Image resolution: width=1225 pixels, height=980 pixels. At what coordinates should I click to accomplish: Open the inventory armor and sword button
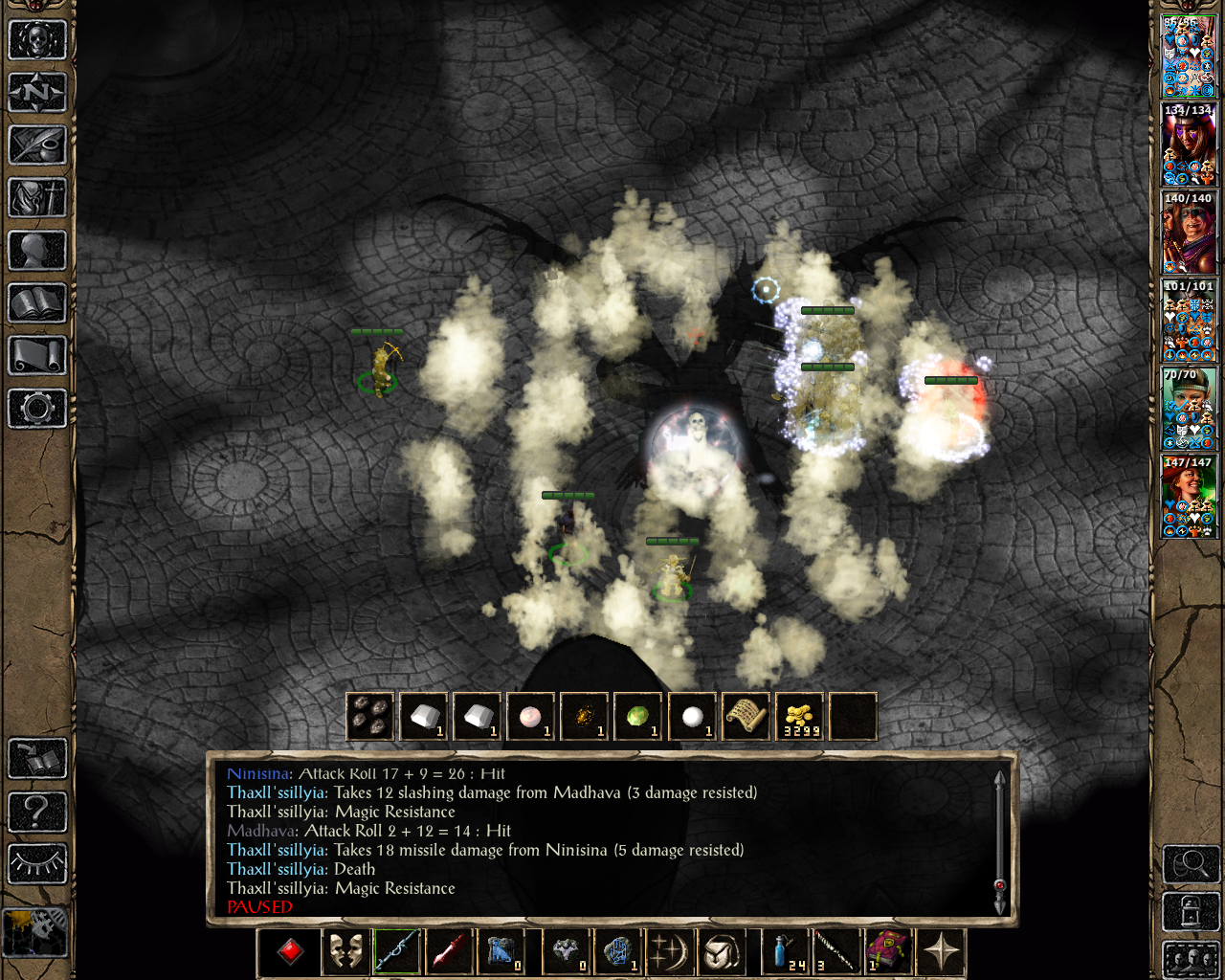37,198
